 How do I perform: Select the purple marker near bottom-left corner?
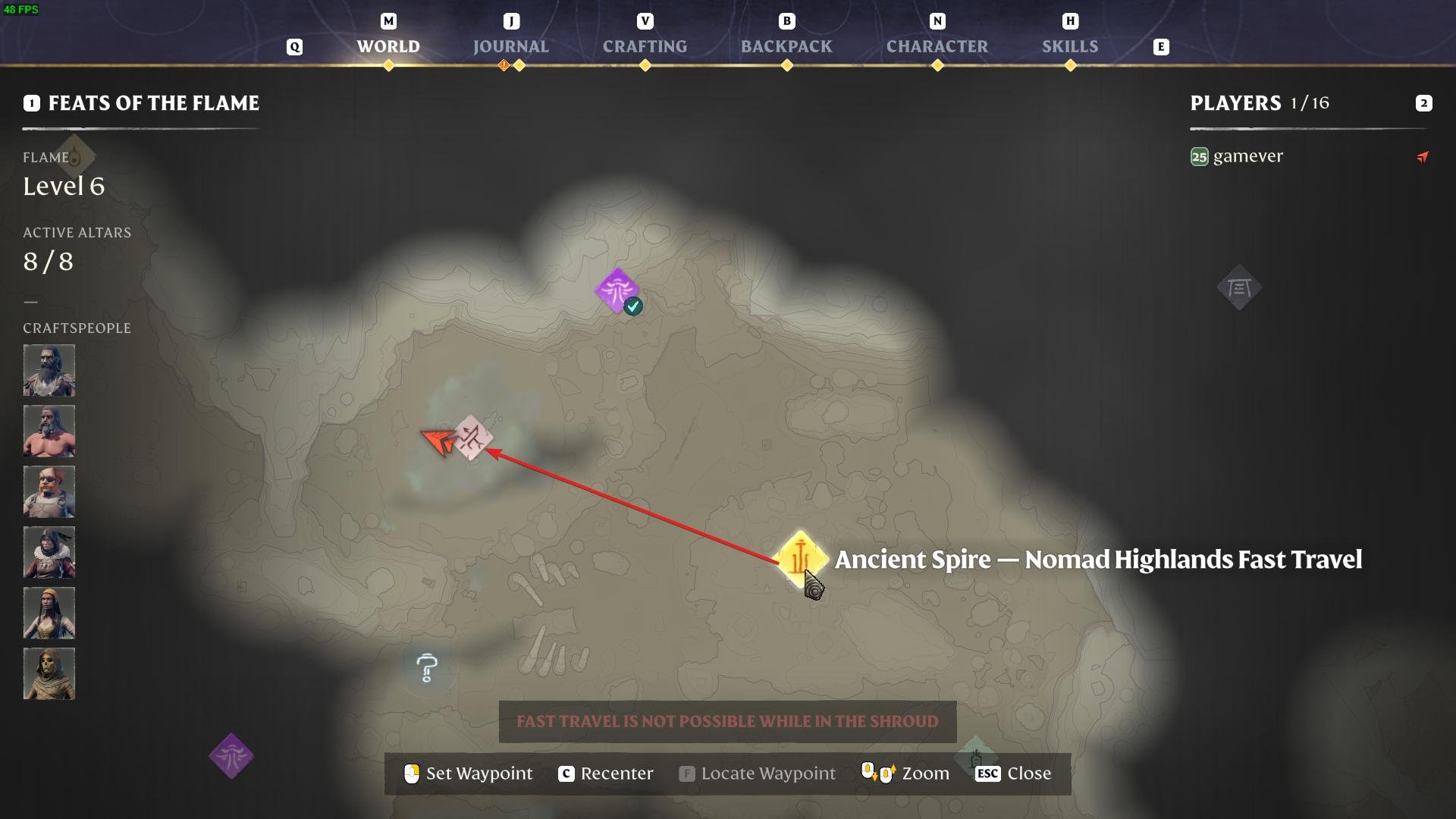[x=231, y=756]
